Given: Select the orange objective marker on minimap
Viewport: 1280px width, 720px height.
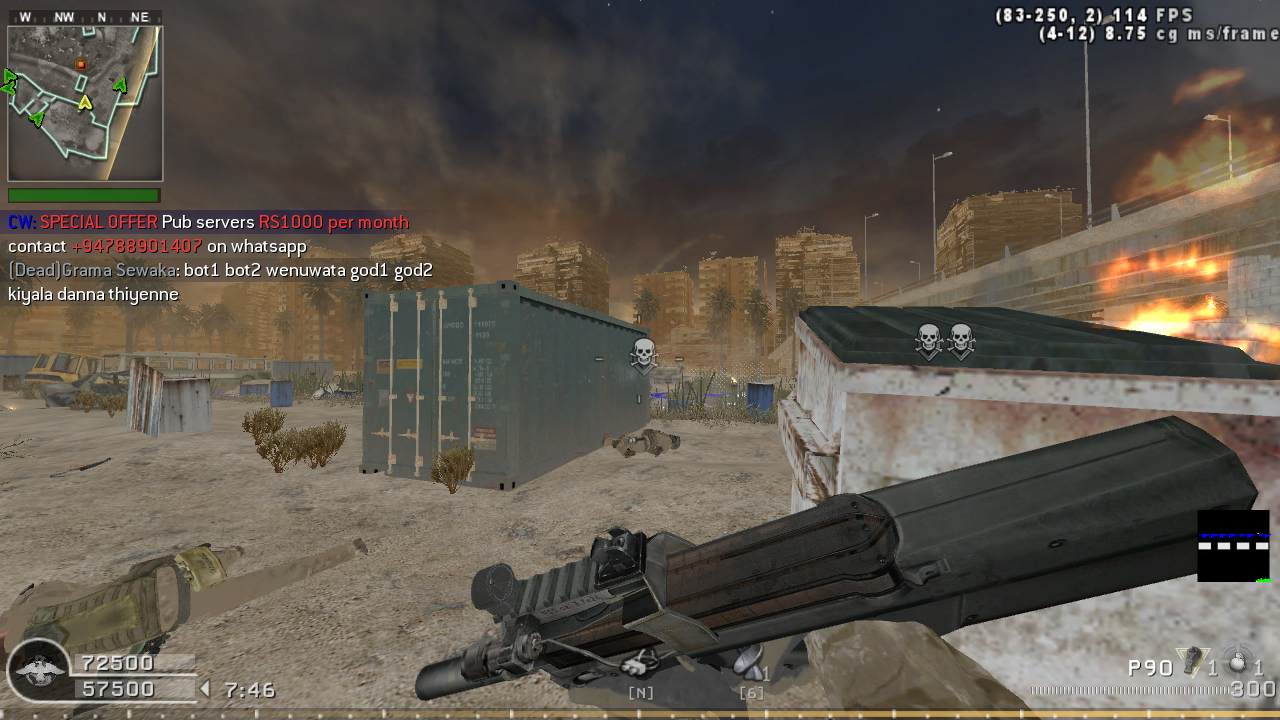Looking at the screenshot, I should click(x=81, y=65).
